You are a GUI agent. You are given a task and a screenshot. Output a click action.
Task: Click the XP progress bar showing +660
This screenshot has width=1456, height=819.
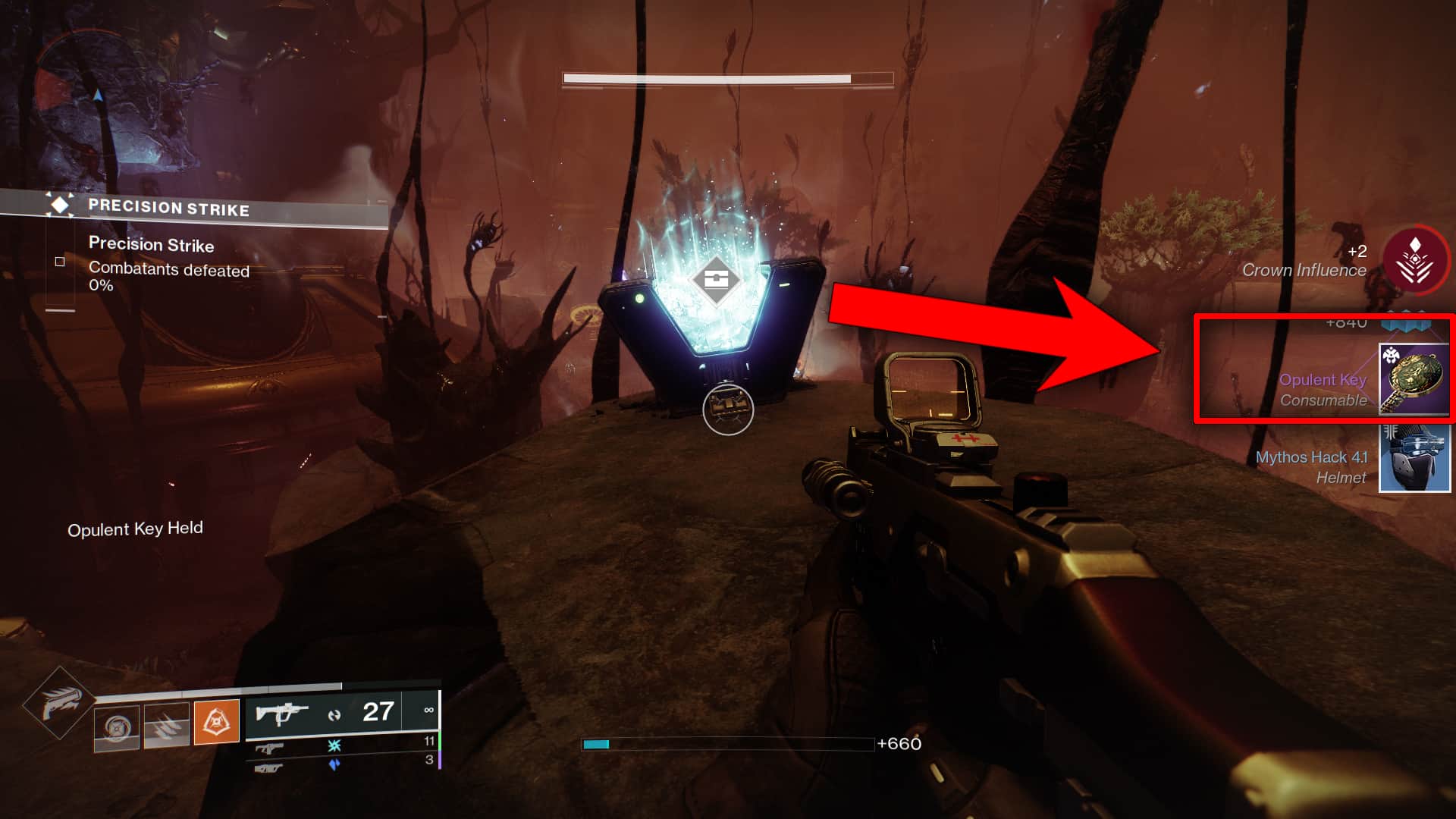(728, 745)
